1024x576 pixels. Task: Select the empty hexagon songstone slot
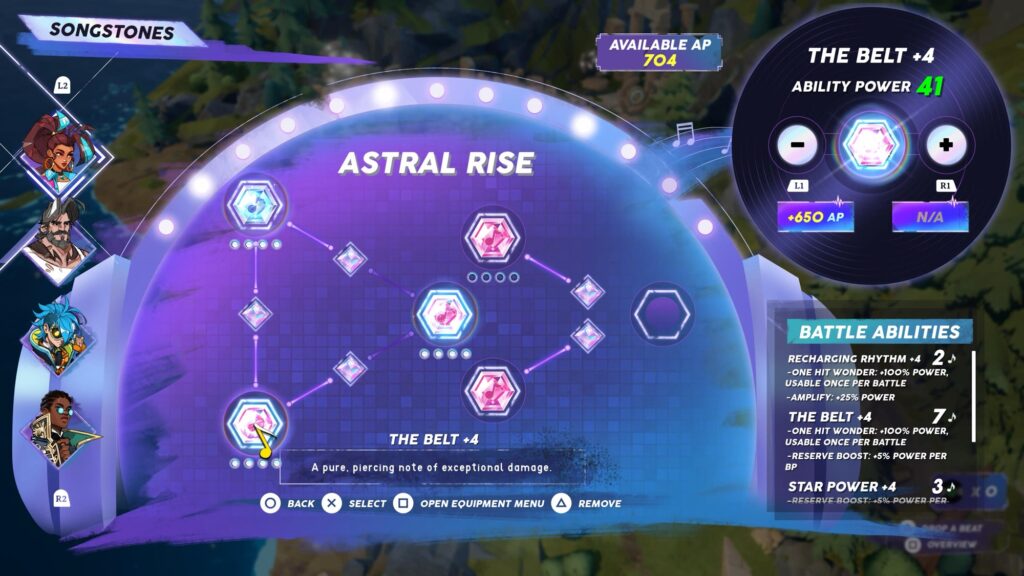(x=662, y=315)
